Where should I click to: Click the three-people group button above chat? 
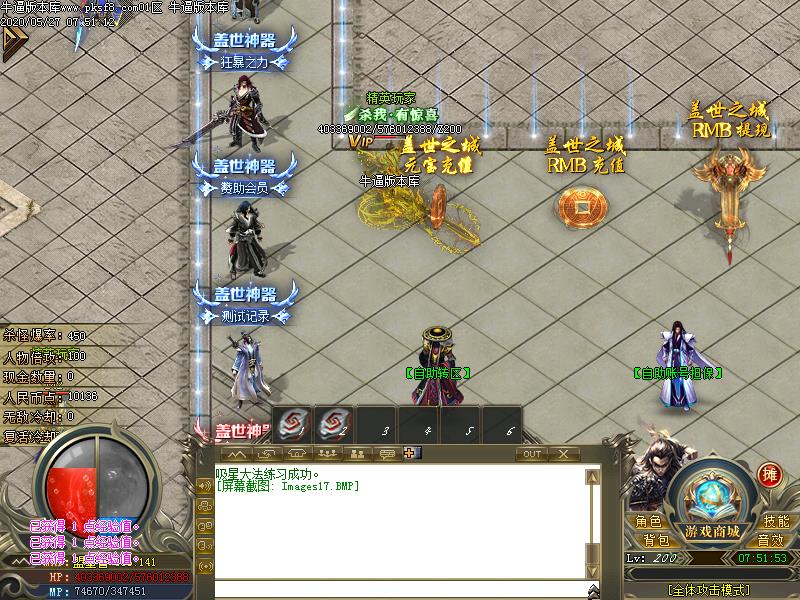[326, 454]
